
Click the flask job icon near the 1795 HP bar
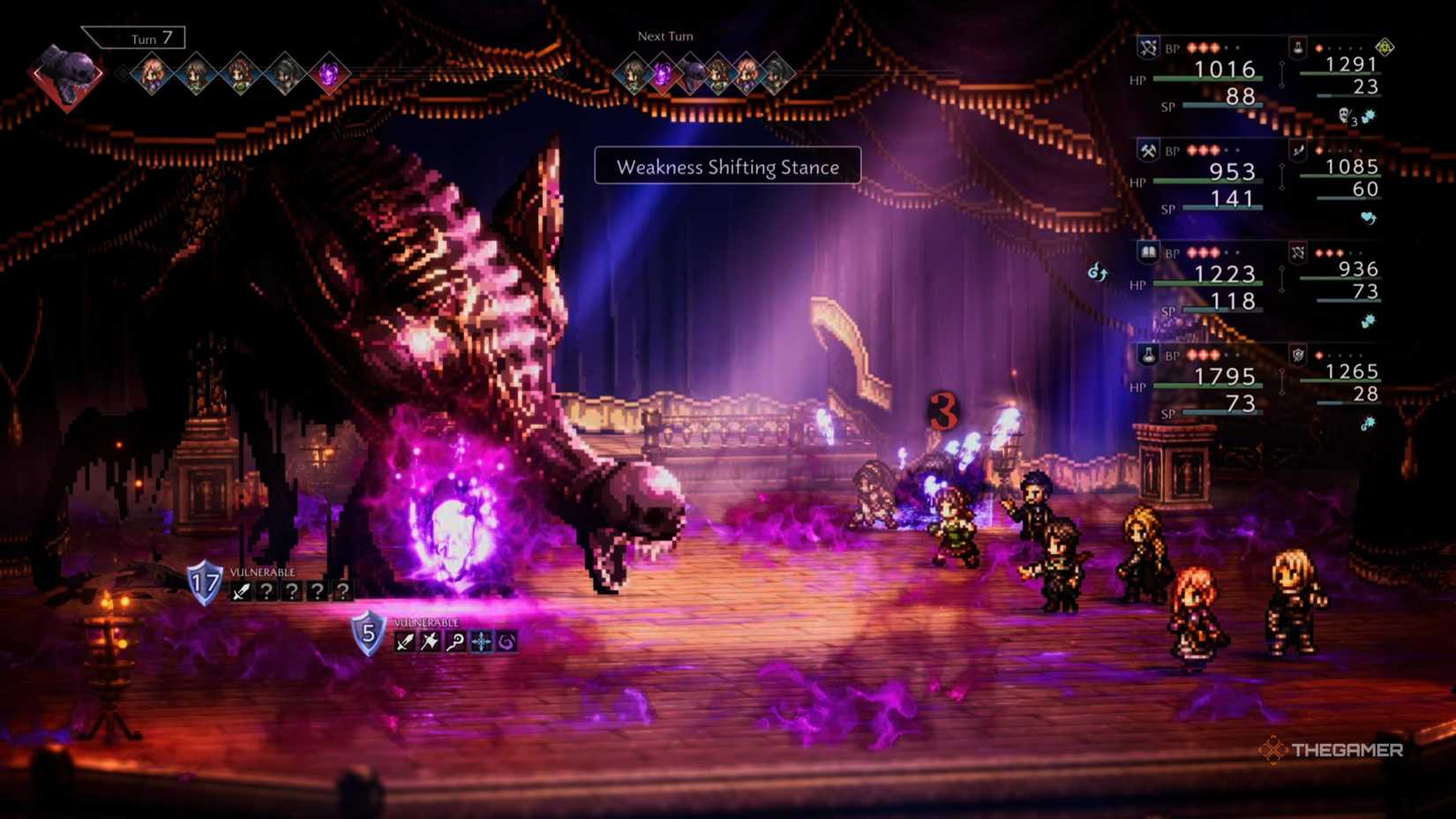coord(1148,357)
